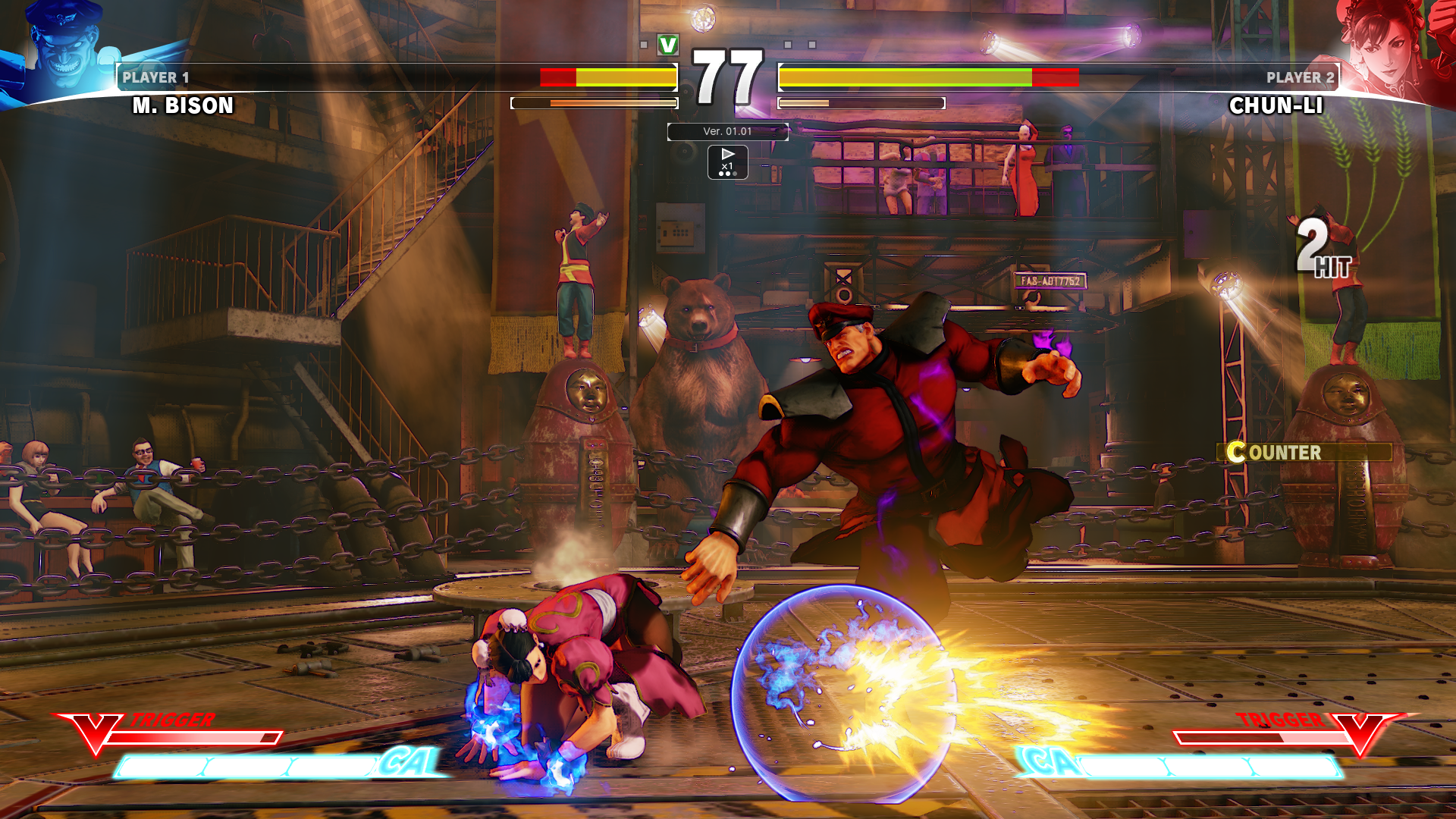Click the dot indicators under the x1 speed
This screenshot has height=819, width=1456.
click(x=728, y=174)
